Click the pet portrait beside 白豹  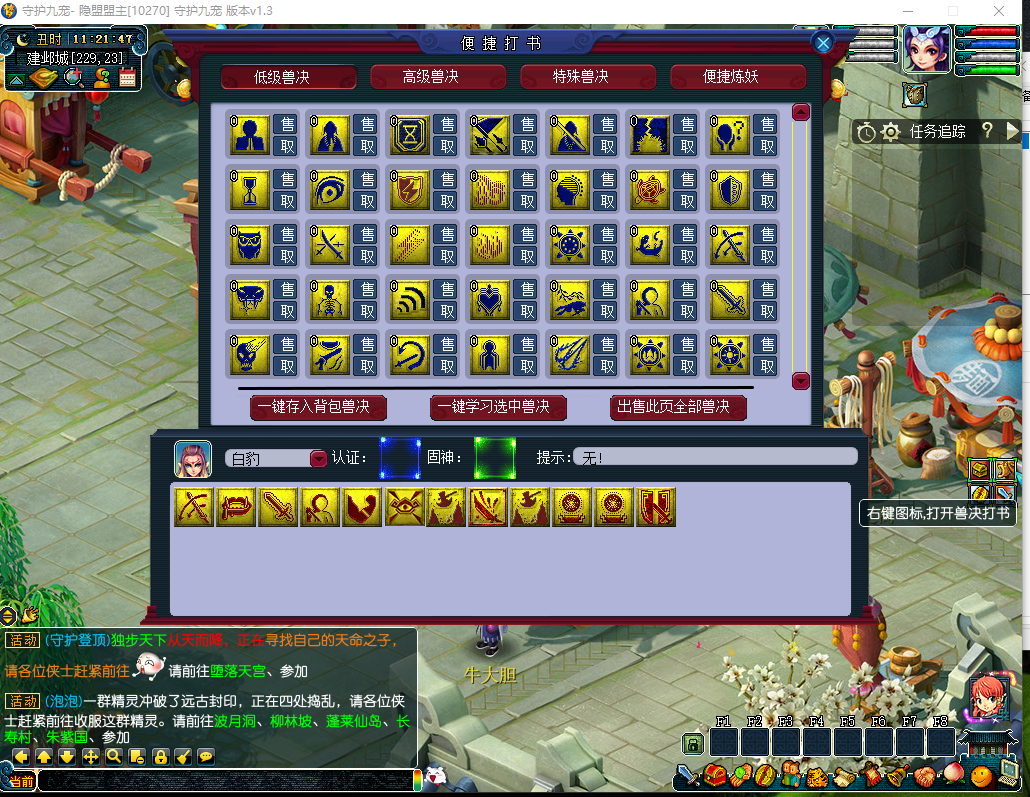(193, 458)
